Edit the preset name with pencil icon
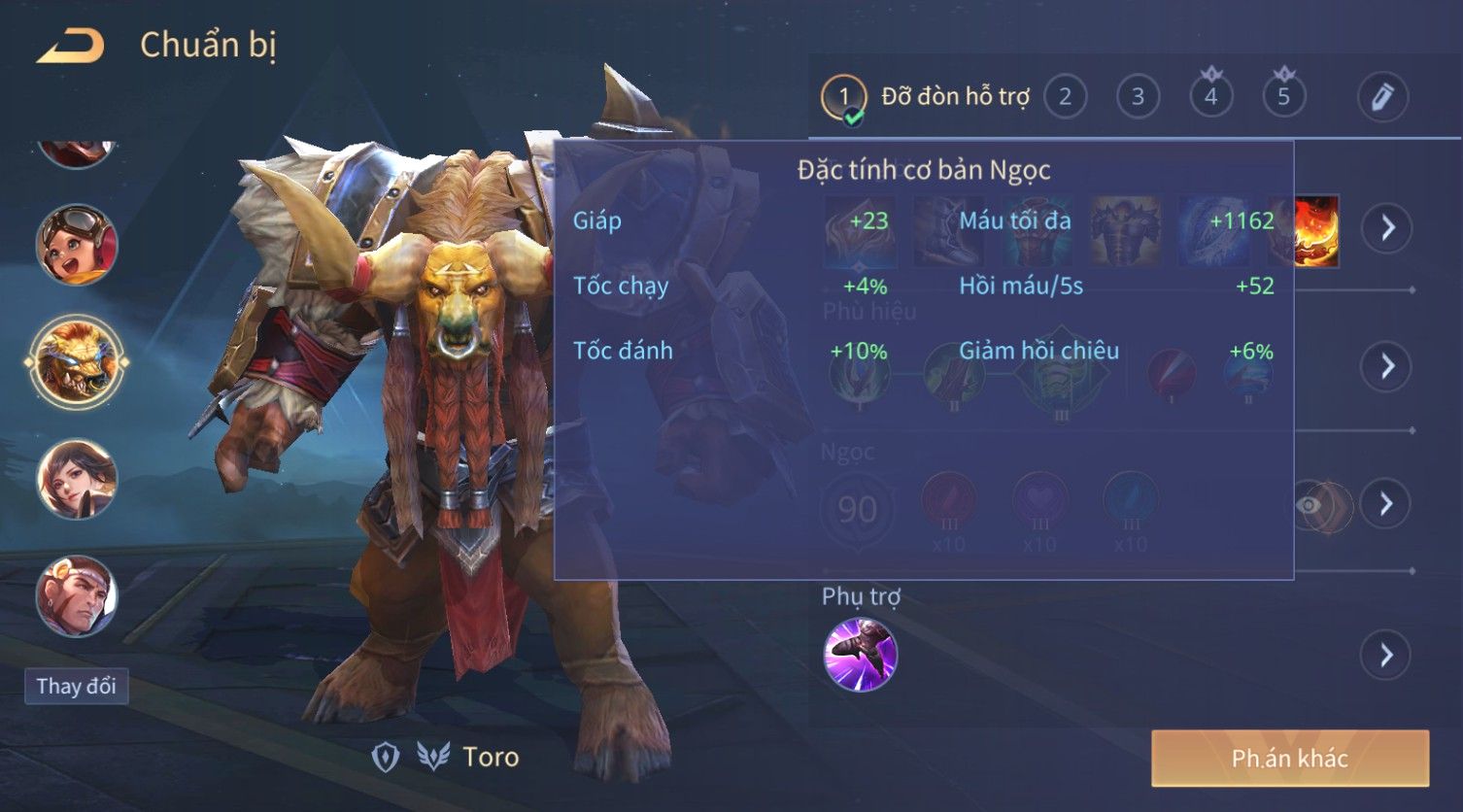 (1381, 97)
